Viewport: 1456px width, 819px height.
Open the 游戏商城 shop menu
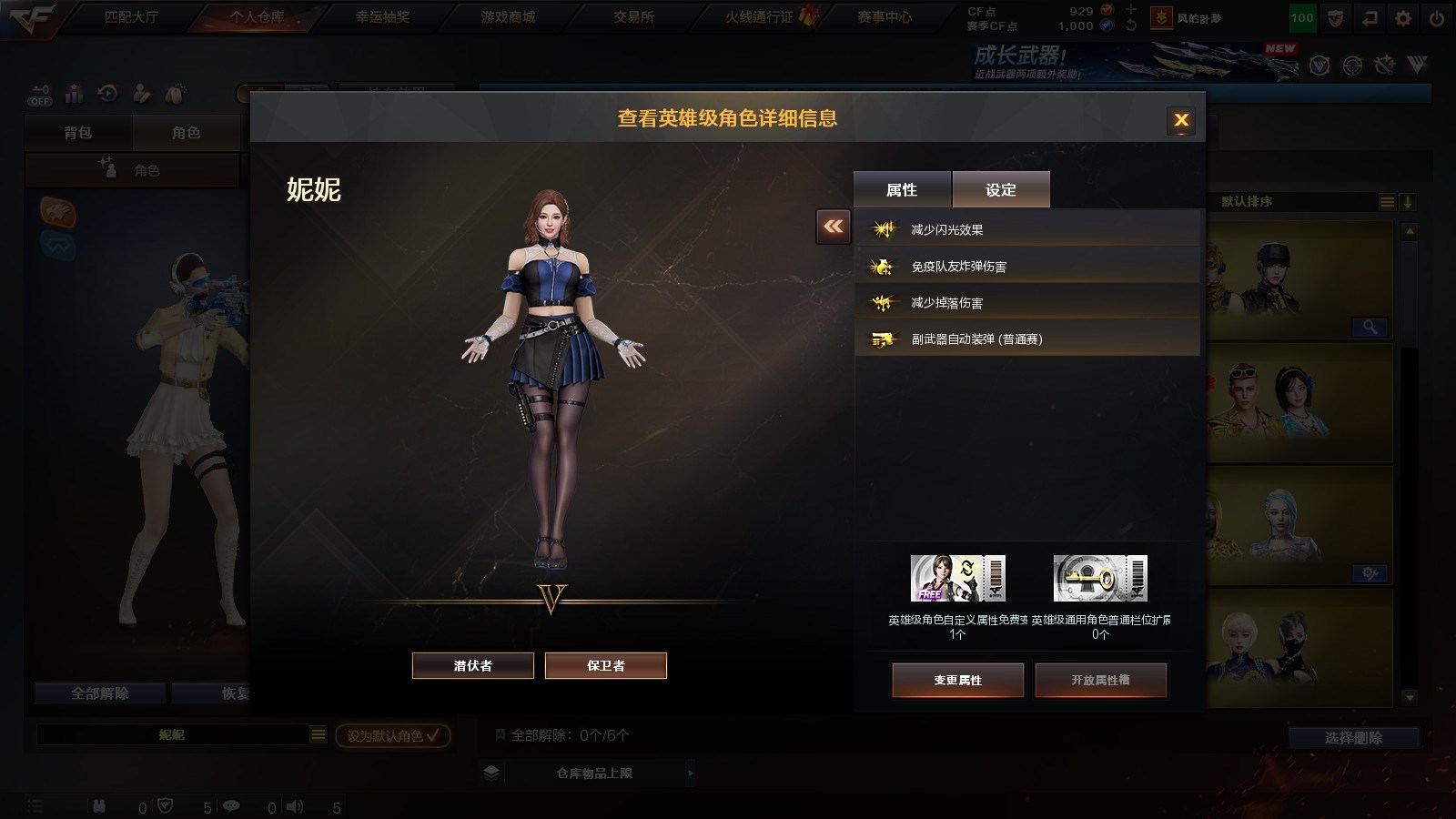(508, 17)
